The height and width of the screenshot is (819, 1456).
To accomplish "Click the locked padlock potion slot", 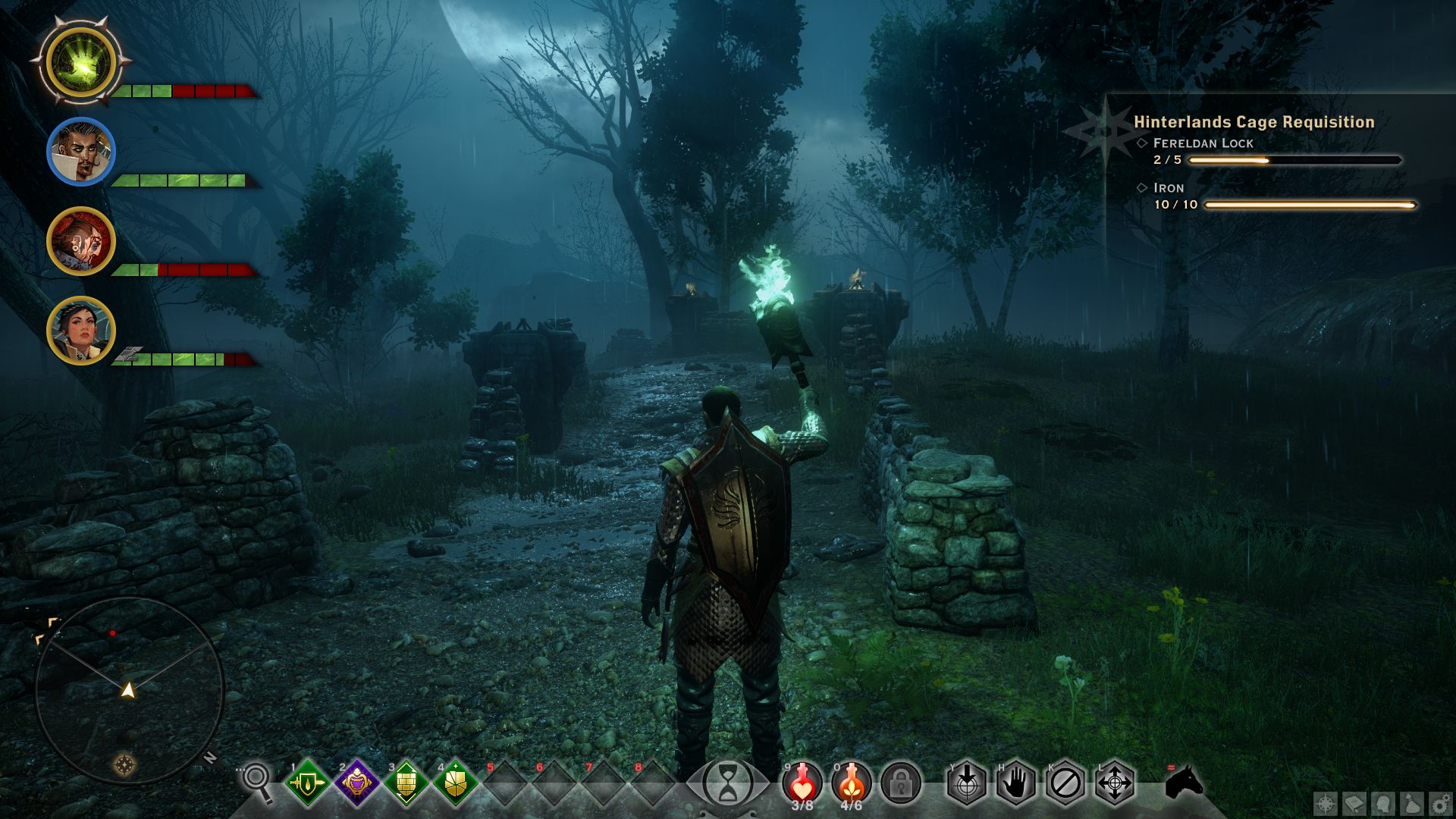I will tap(901, 783).
